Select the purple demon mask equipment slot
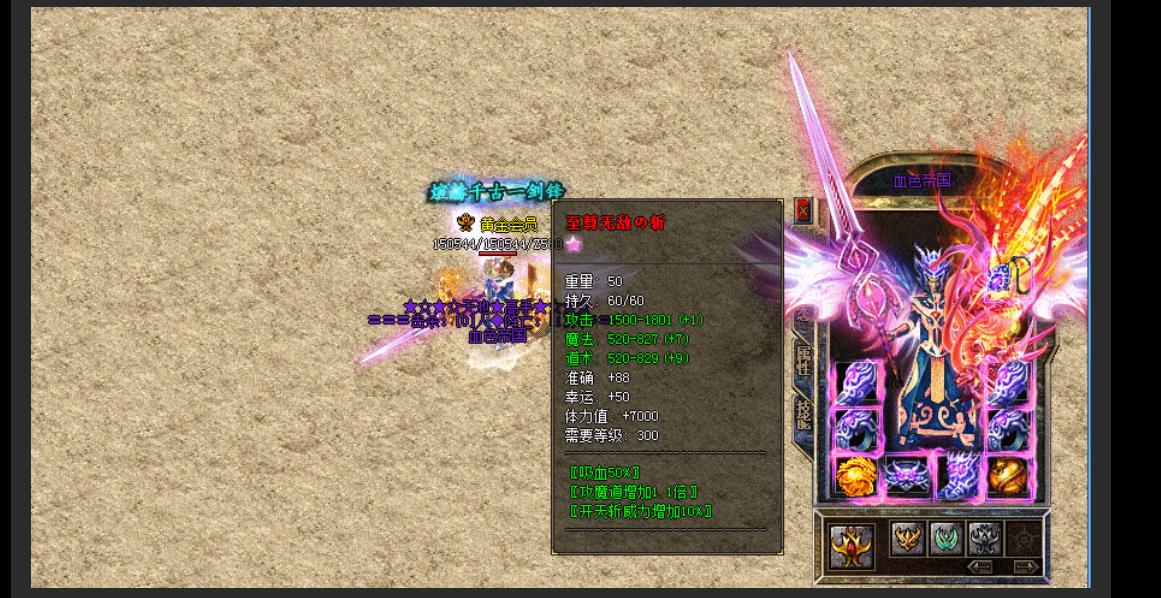Viewport: 1161px width, 598px height. (908, 476)
